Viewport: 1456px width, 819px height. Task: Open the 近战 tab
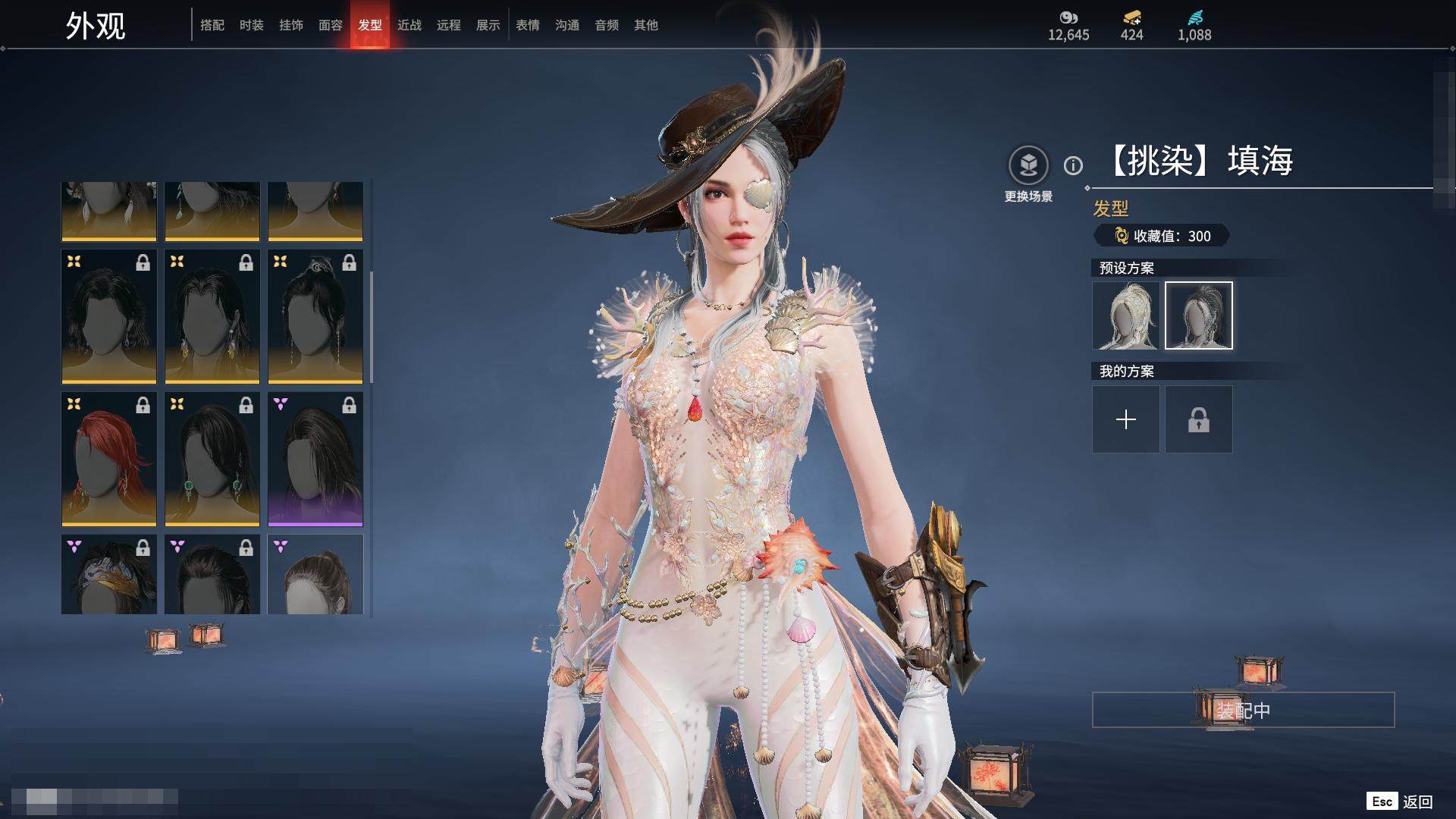point(409,25)
